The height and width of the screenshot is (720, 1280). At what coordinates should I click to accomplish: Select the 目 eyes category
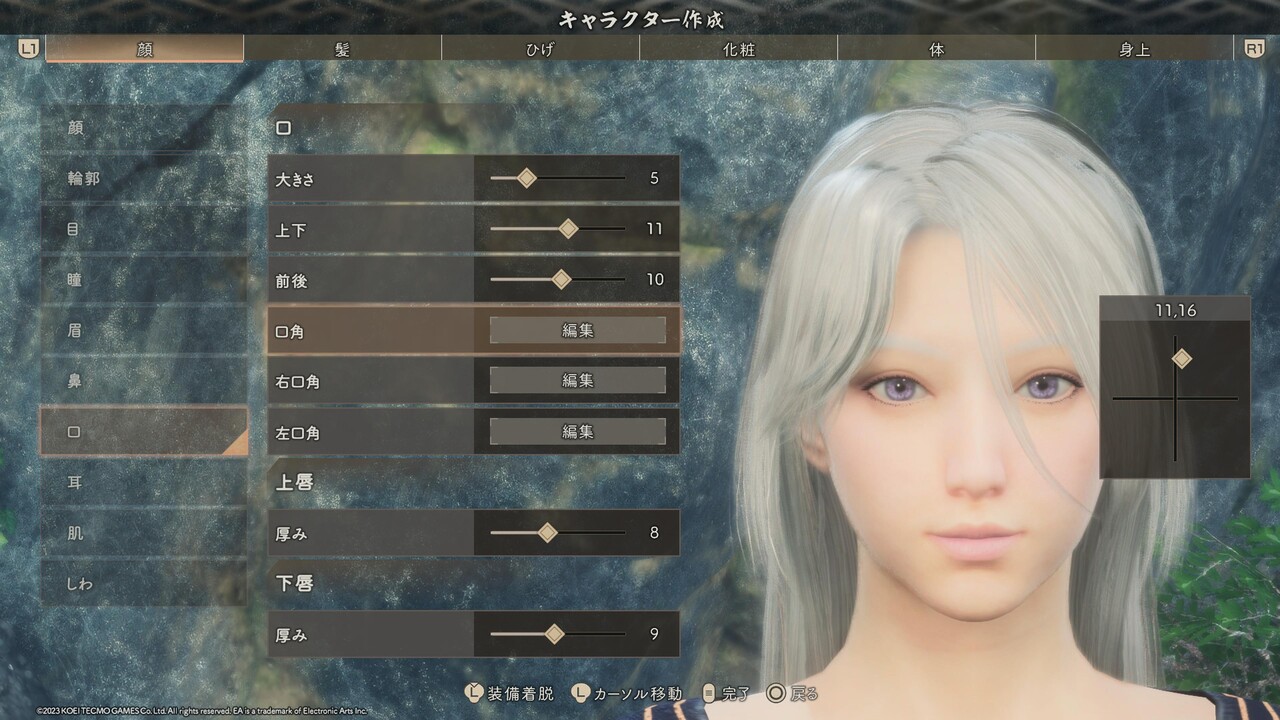143,229
